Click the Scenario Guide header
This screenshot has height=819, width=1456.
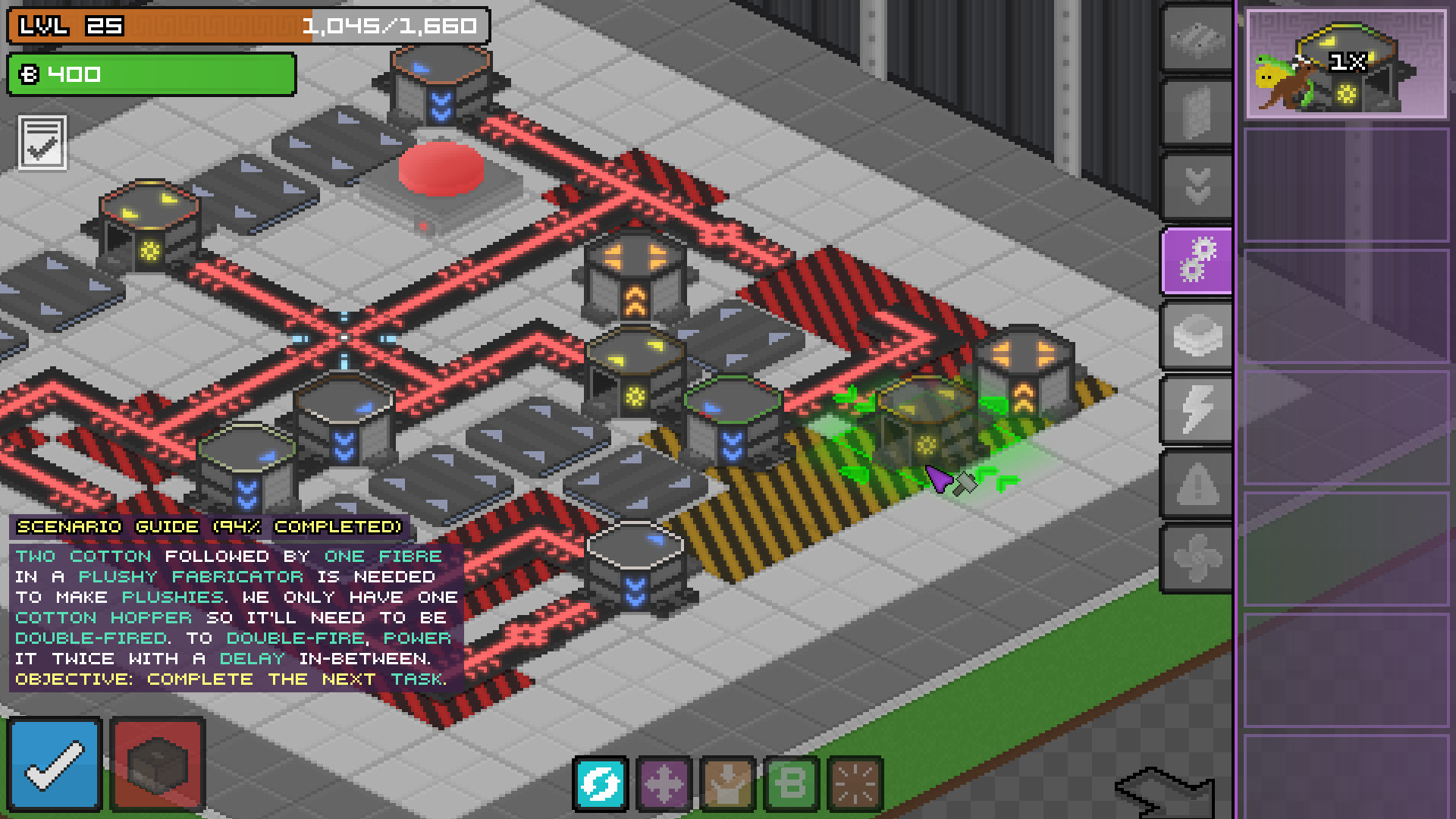210,527
